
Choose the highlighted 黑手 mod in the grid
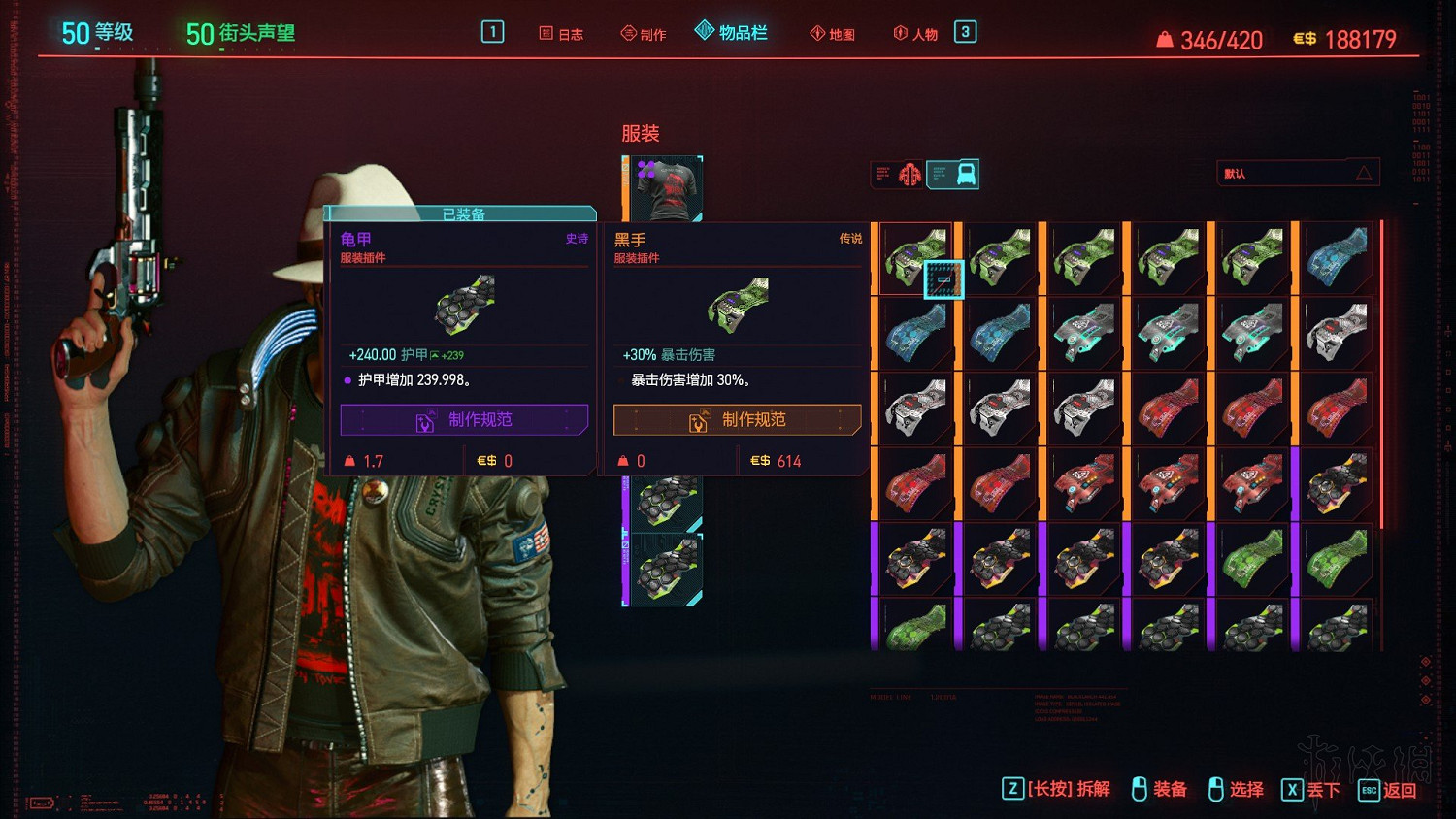[x=914, y=258]
